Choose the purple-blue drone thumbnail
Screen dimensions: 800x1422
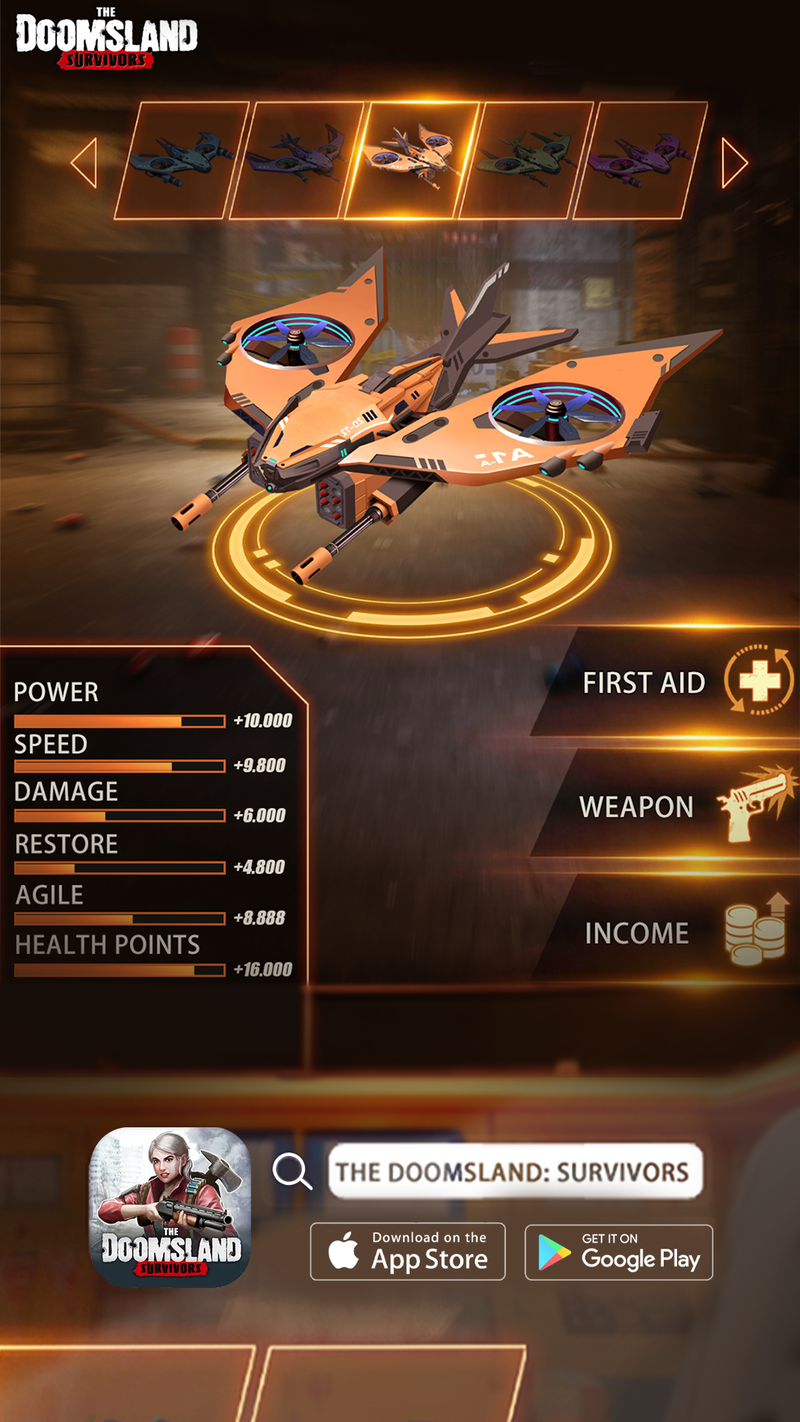(297, 160)
